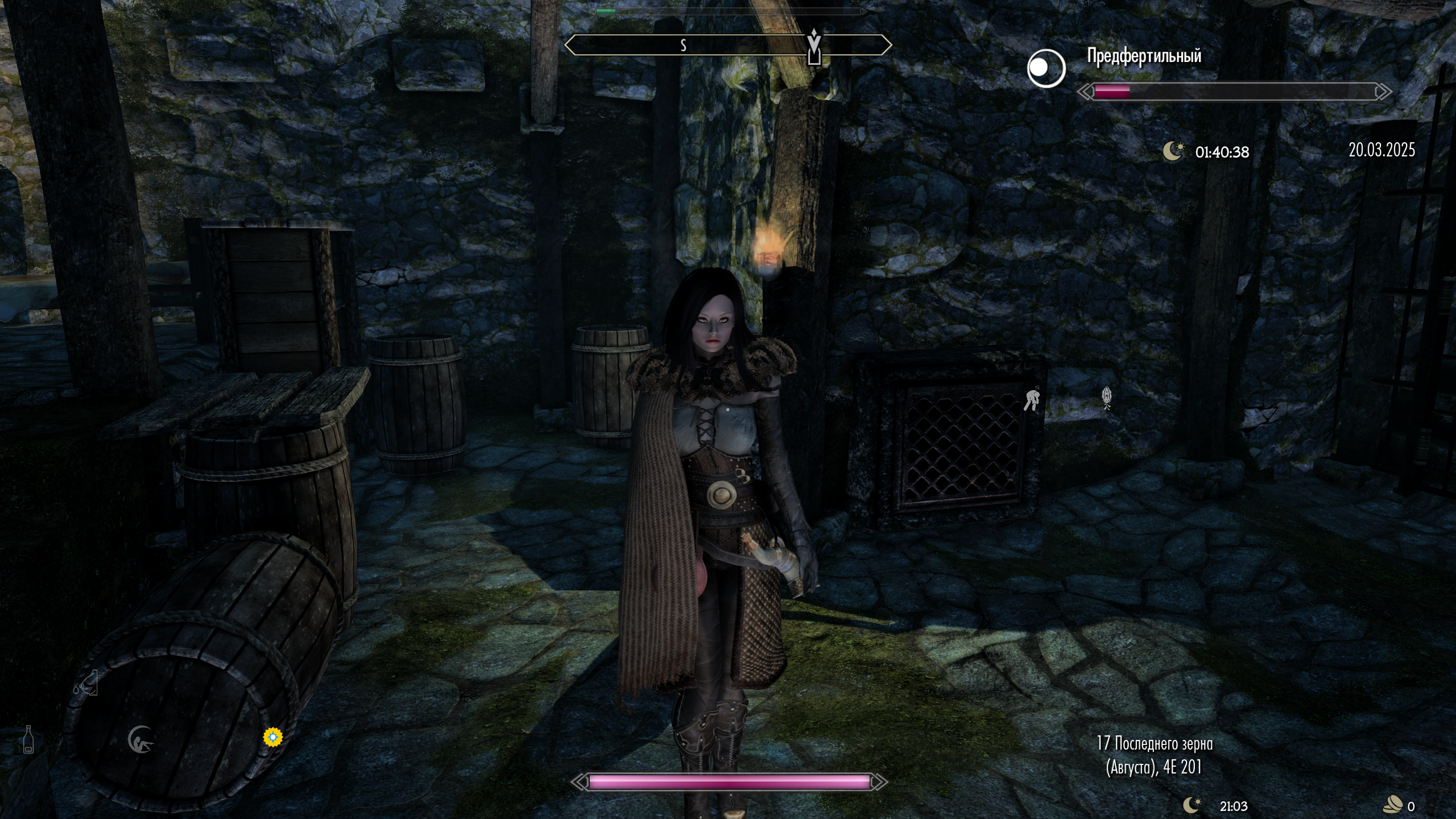This screenshot has height=819, width=1456.
Task: Click the moon icon beside the 21:03 clock
Action: 1192,805
